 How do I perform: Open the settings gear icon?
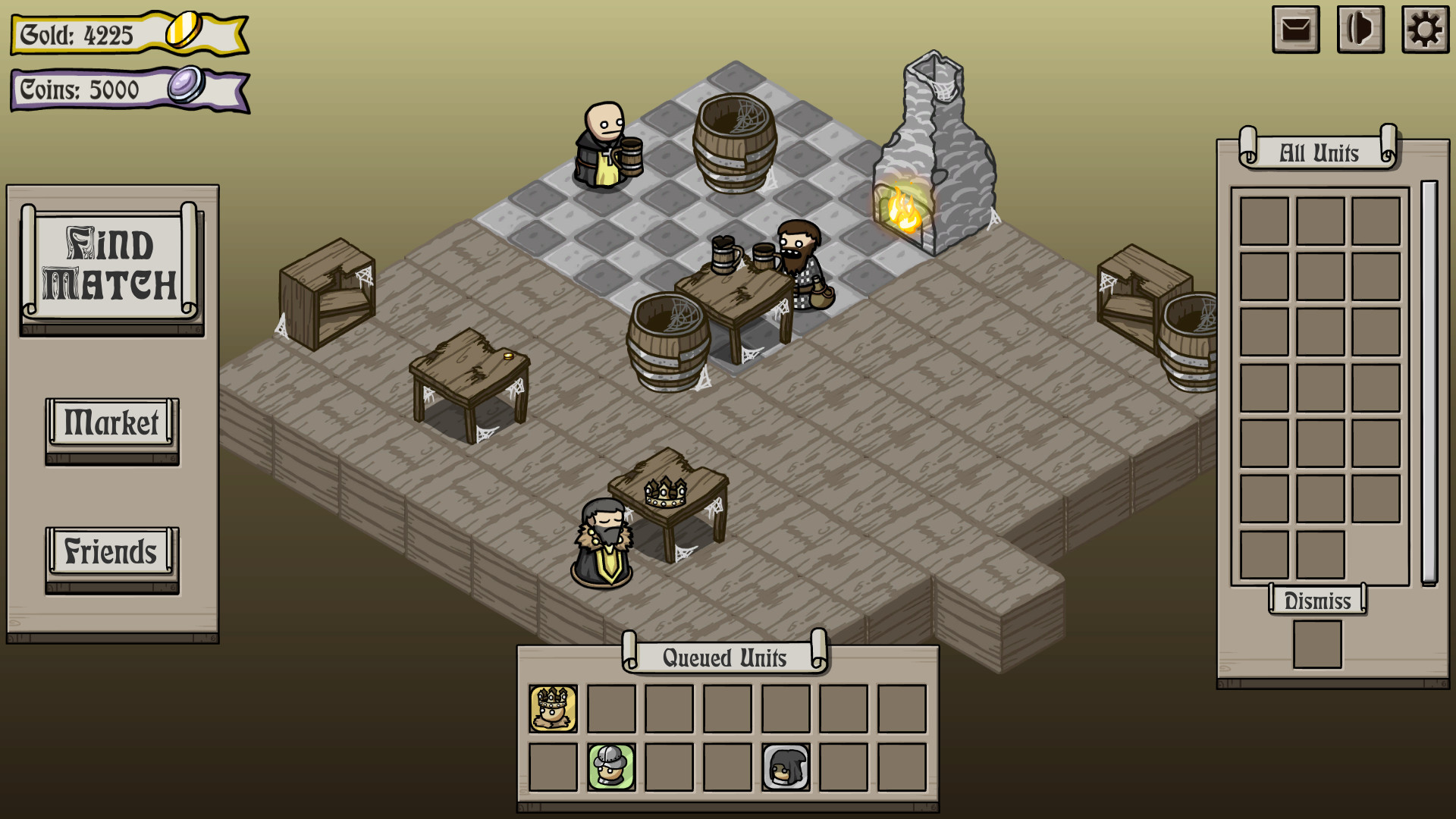1425,30
